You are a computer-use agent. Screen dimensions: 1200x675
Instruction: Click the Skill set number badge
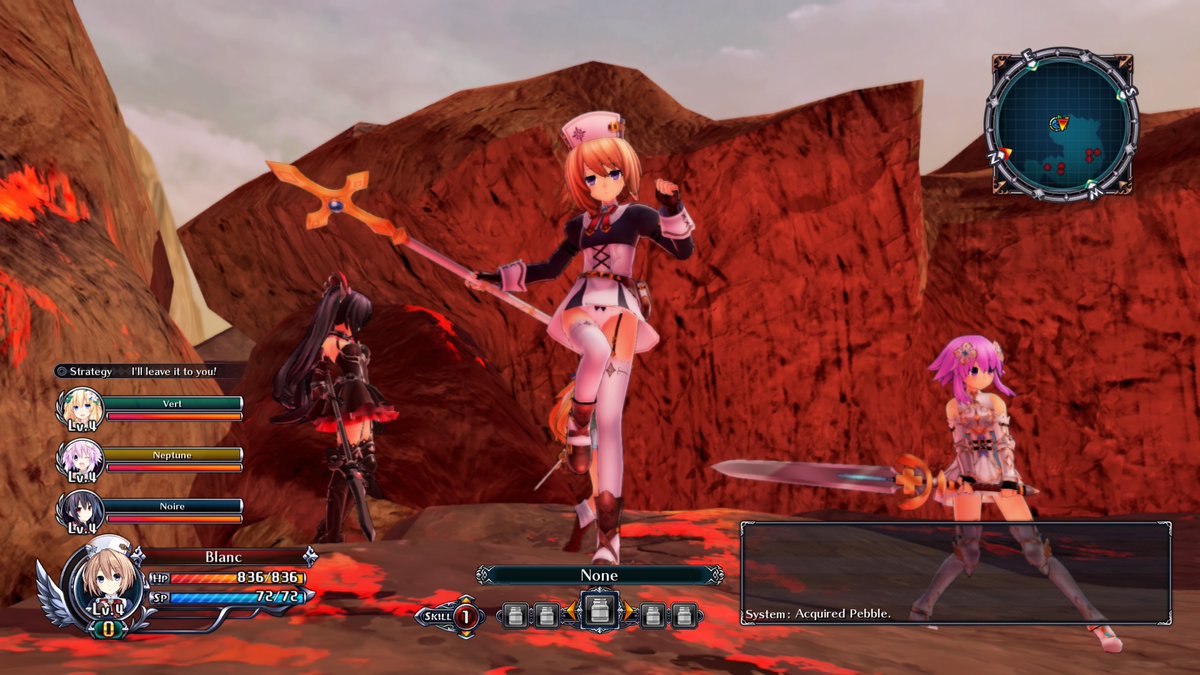click(465, 616)
